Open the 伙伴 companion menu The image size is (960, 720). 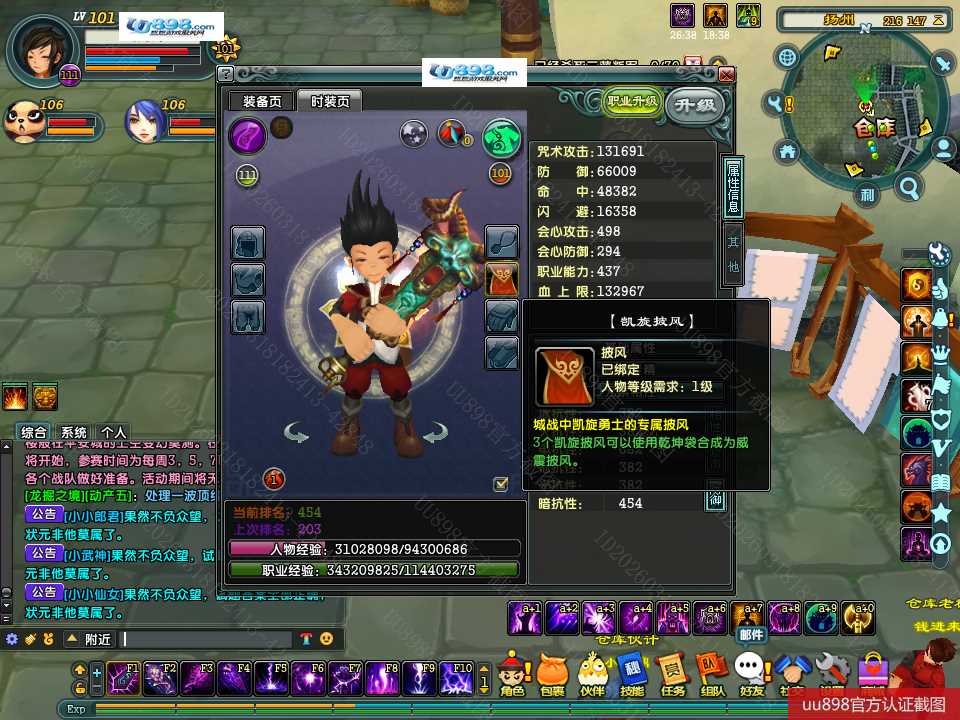[592, 671]
